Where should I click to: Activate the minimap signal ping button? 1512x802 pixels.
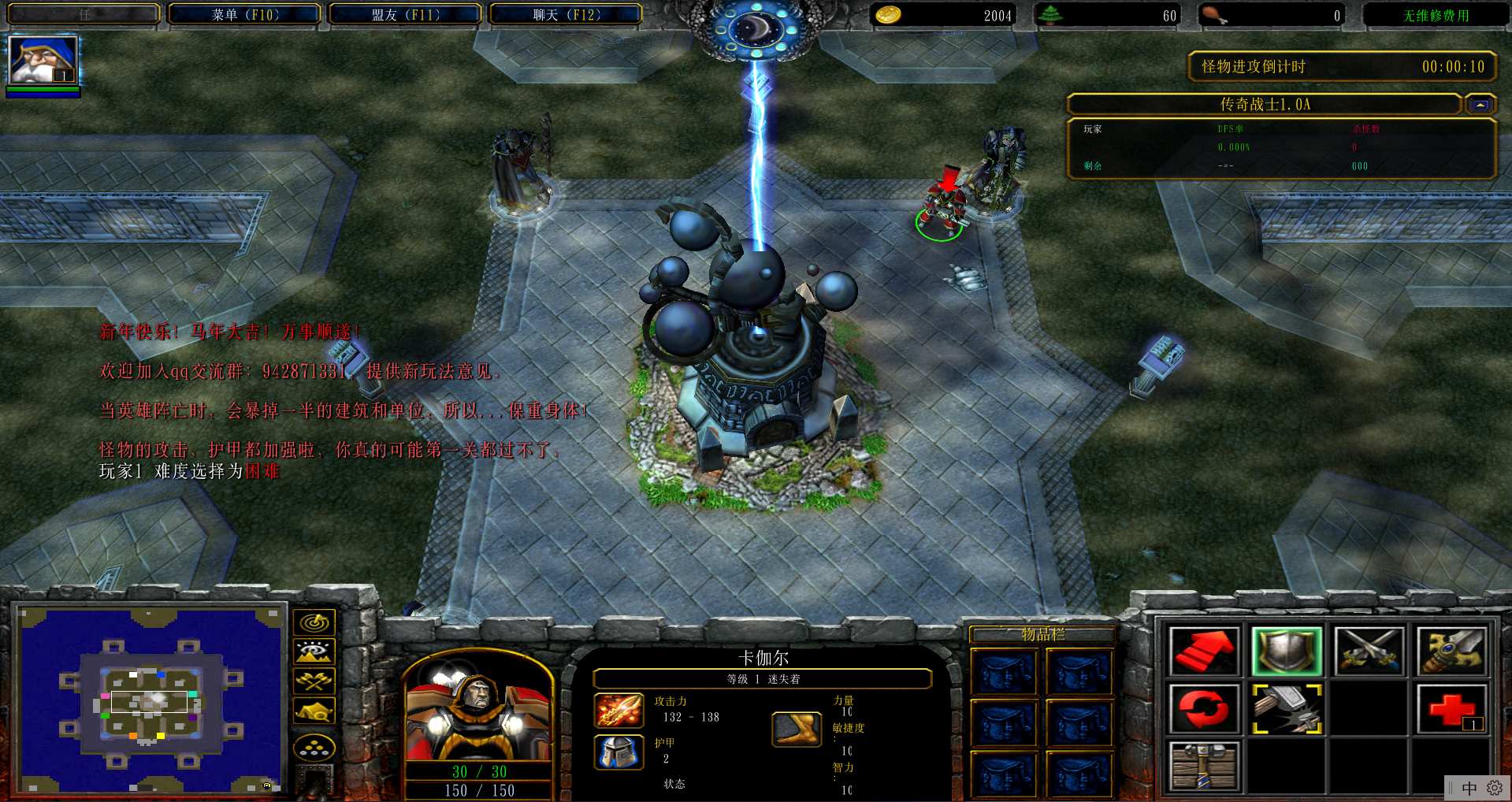(x=314, y=622)
